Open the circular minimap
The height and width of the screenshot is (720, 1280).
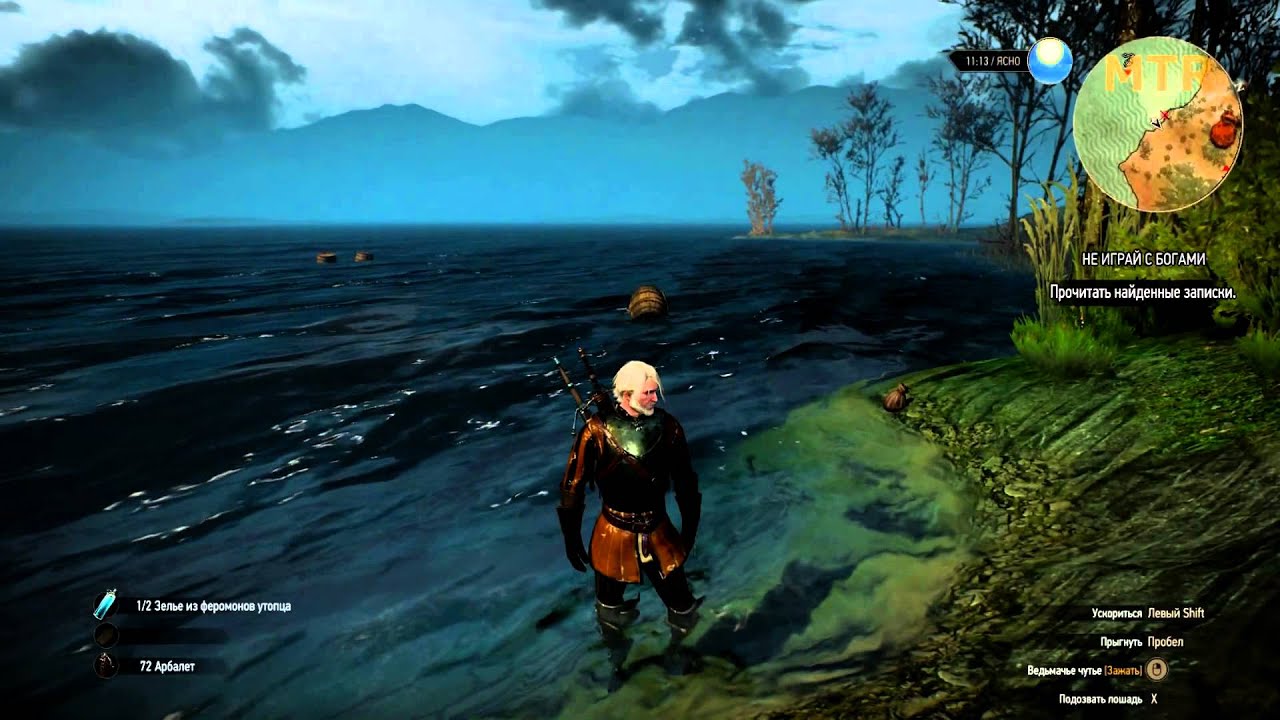(x=1157, y=124)
